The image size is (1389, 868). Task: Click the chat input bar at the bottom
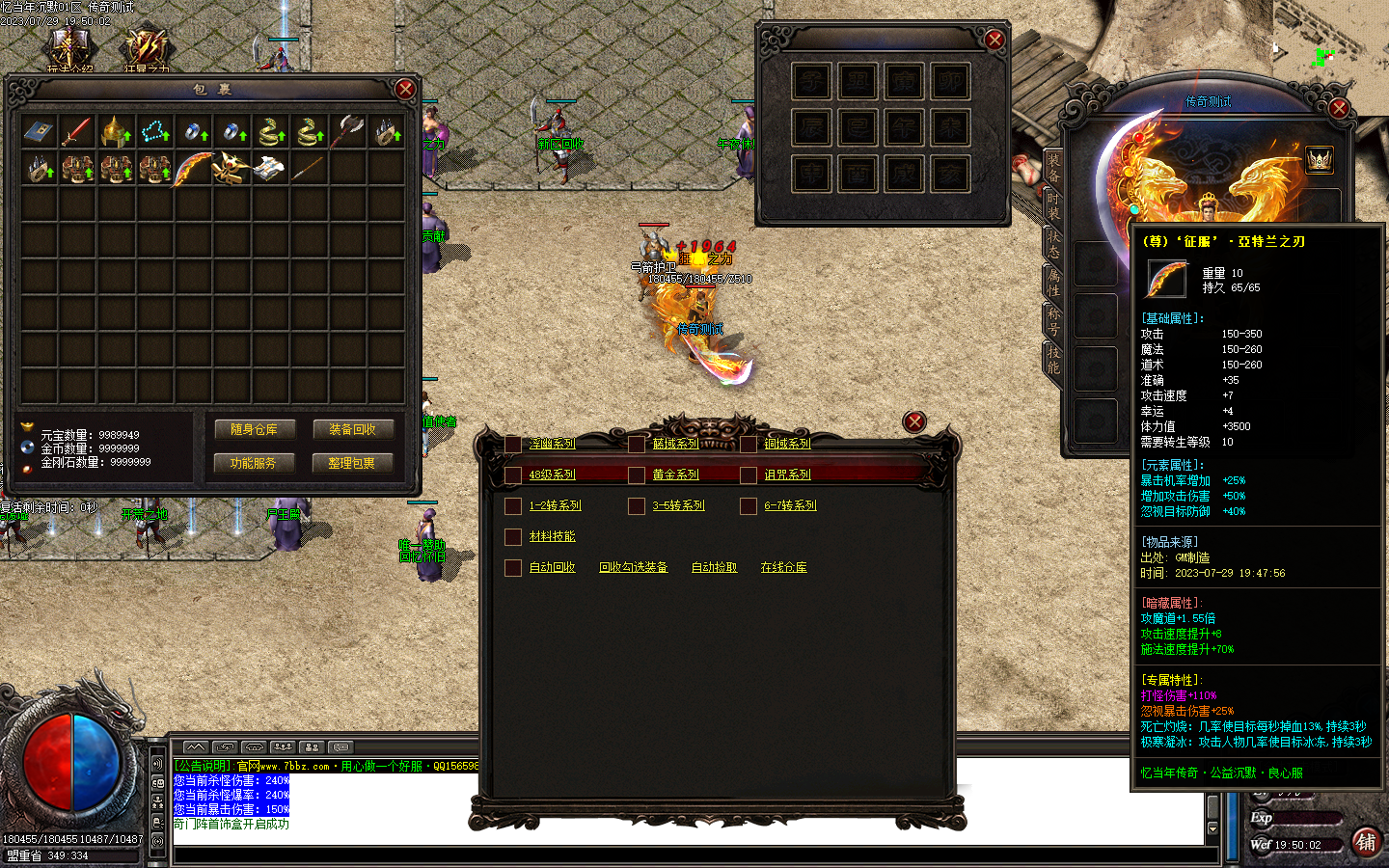tap(675, 853)
